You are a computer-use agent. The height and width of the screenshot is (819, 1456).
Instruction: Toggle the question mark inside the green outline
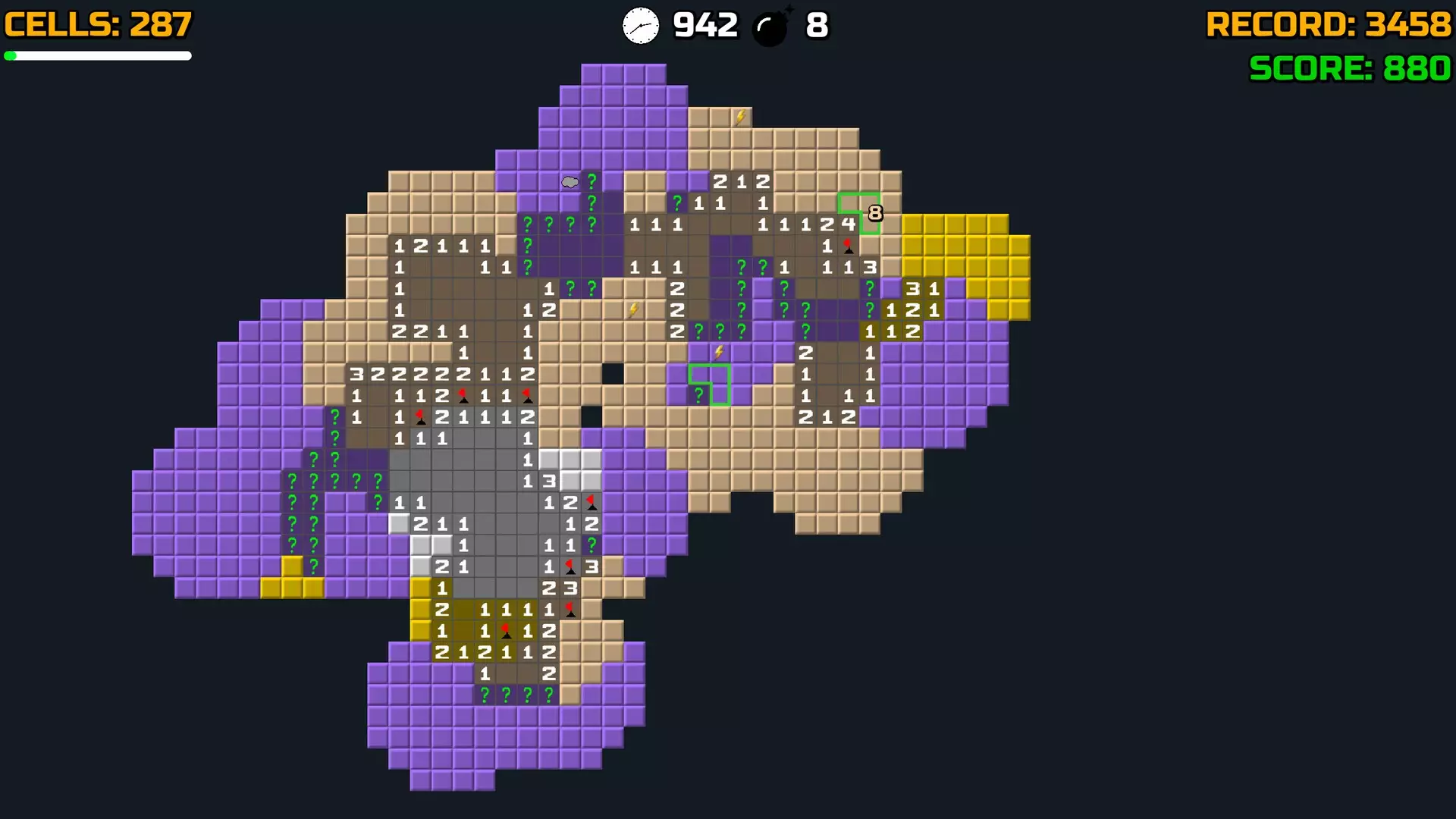tap(698, 394)
